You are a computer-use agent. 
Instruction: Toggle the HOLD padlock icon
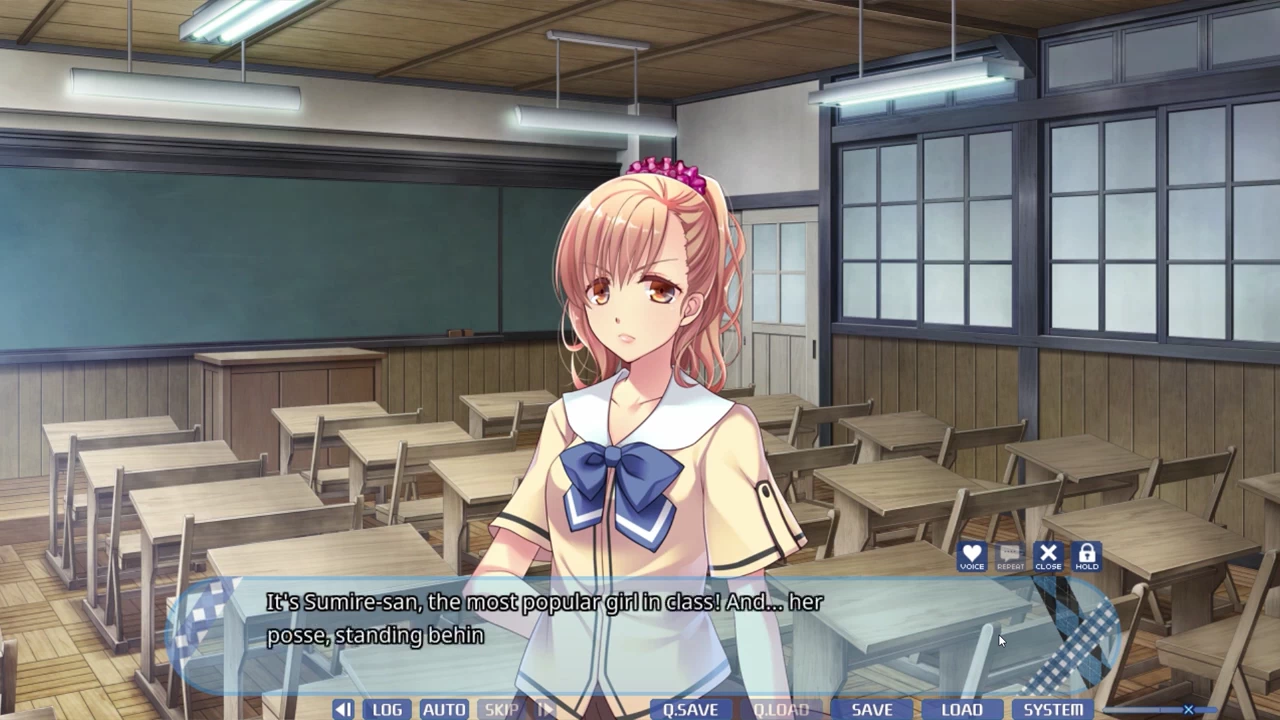1087,557
